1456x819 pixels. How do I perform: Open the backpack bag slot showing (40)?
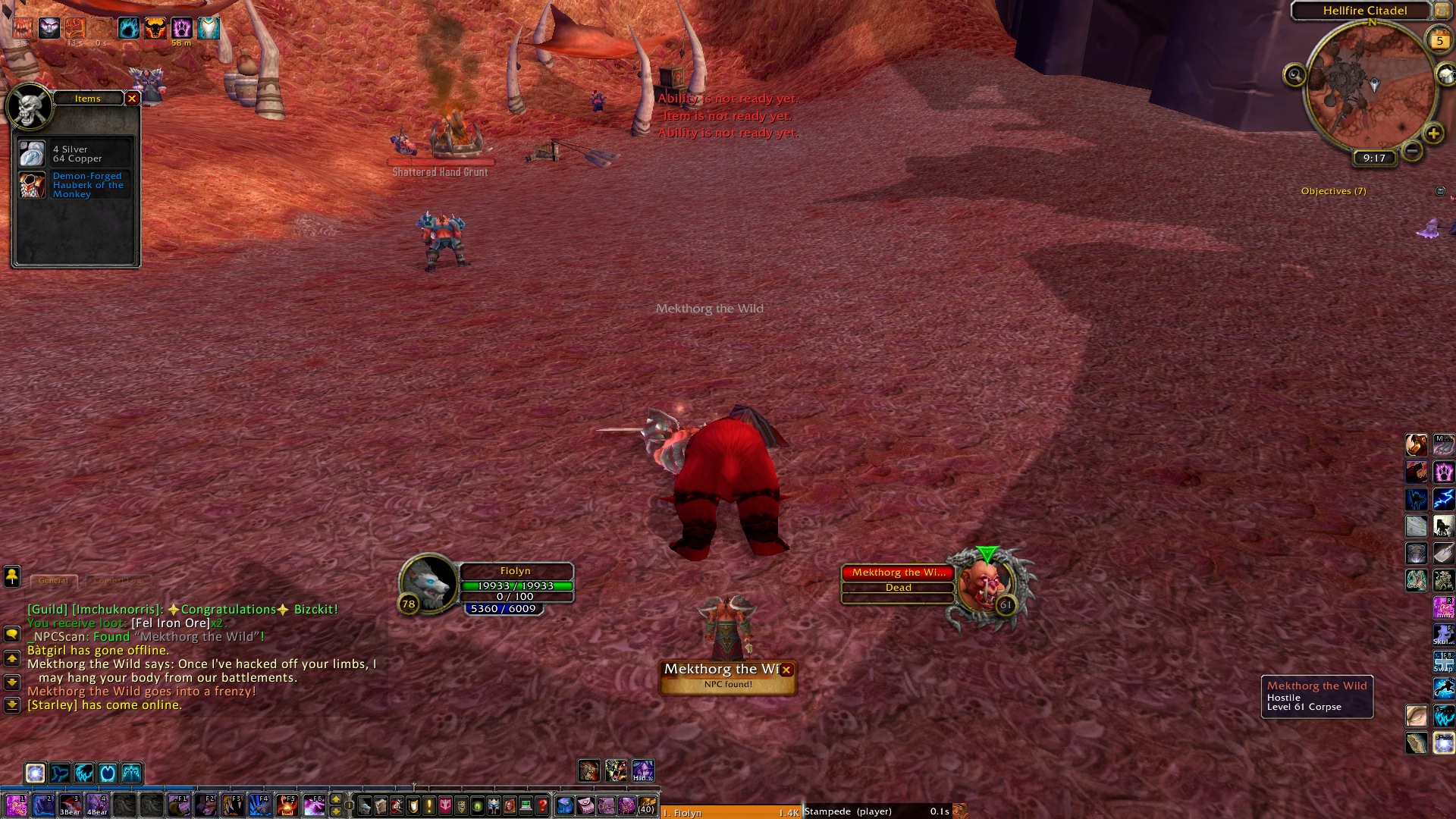[x=646, y=805]
